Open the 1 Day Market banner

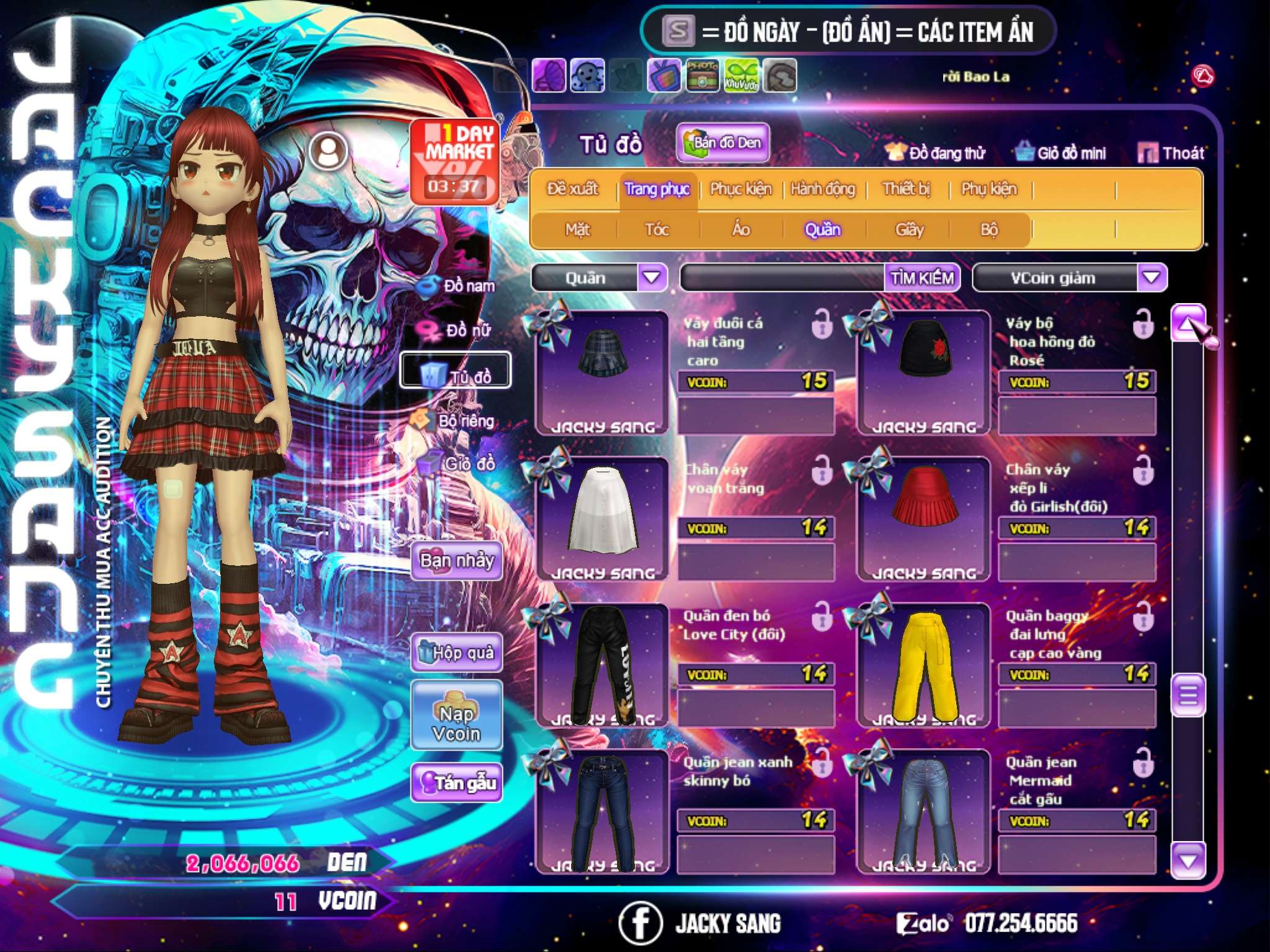(455, 162)
